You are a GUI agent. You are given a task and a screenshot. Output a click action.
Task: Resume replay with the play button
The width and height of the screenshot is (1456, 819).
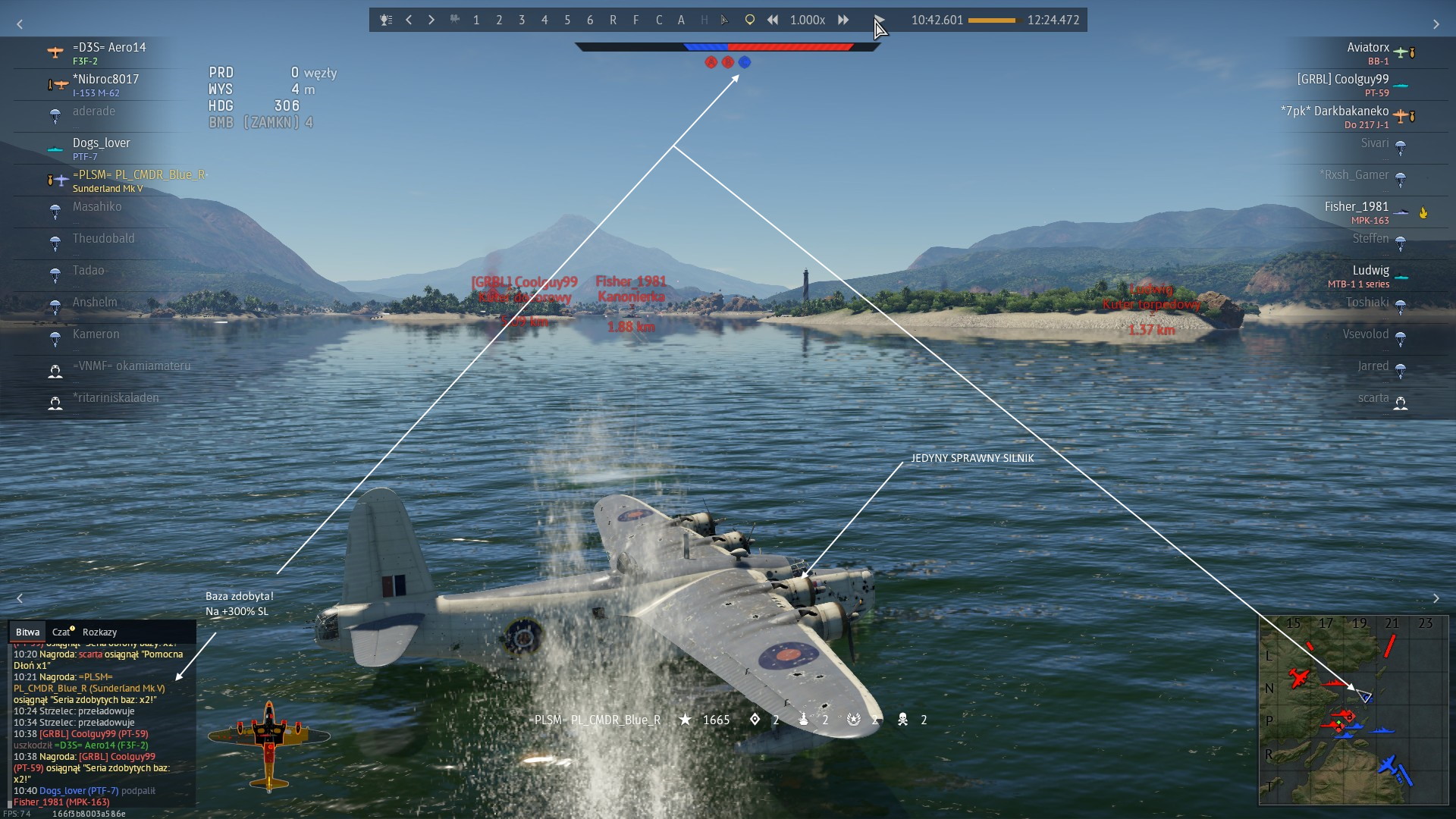tap(879, 20)
